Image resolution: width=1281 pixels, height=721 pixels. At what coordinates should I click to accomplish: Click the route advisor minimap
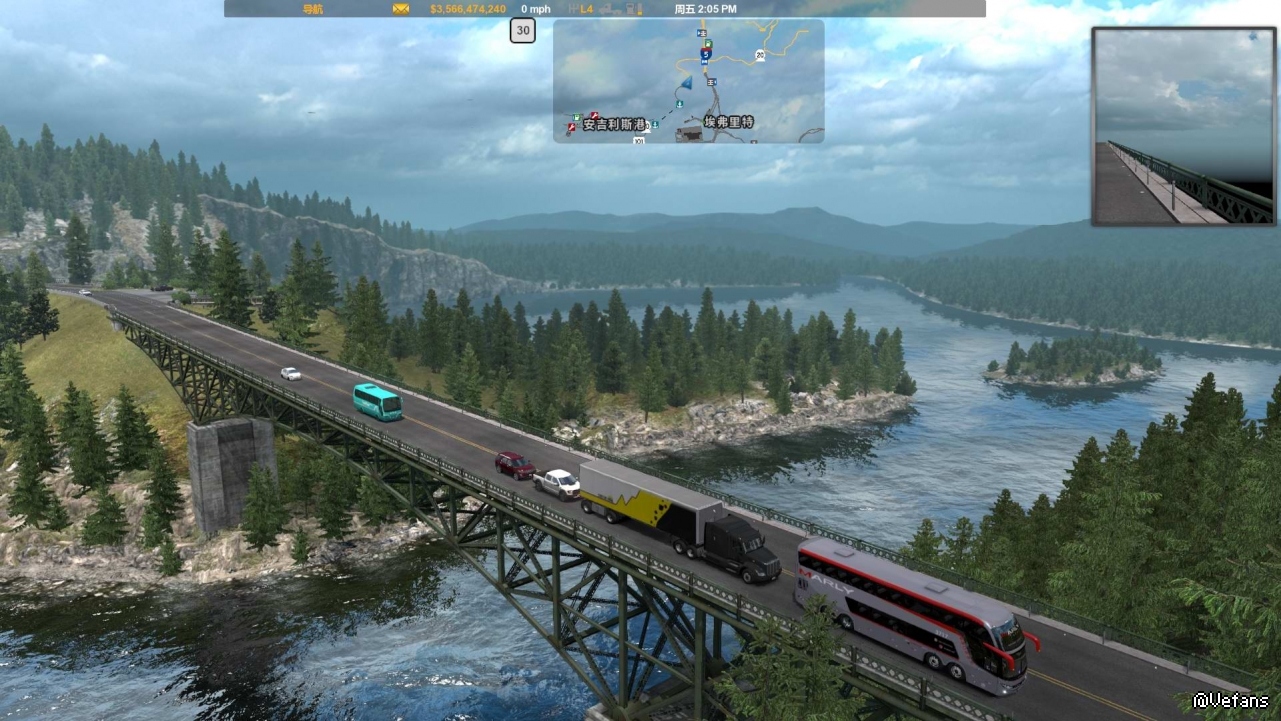(688, 81)
